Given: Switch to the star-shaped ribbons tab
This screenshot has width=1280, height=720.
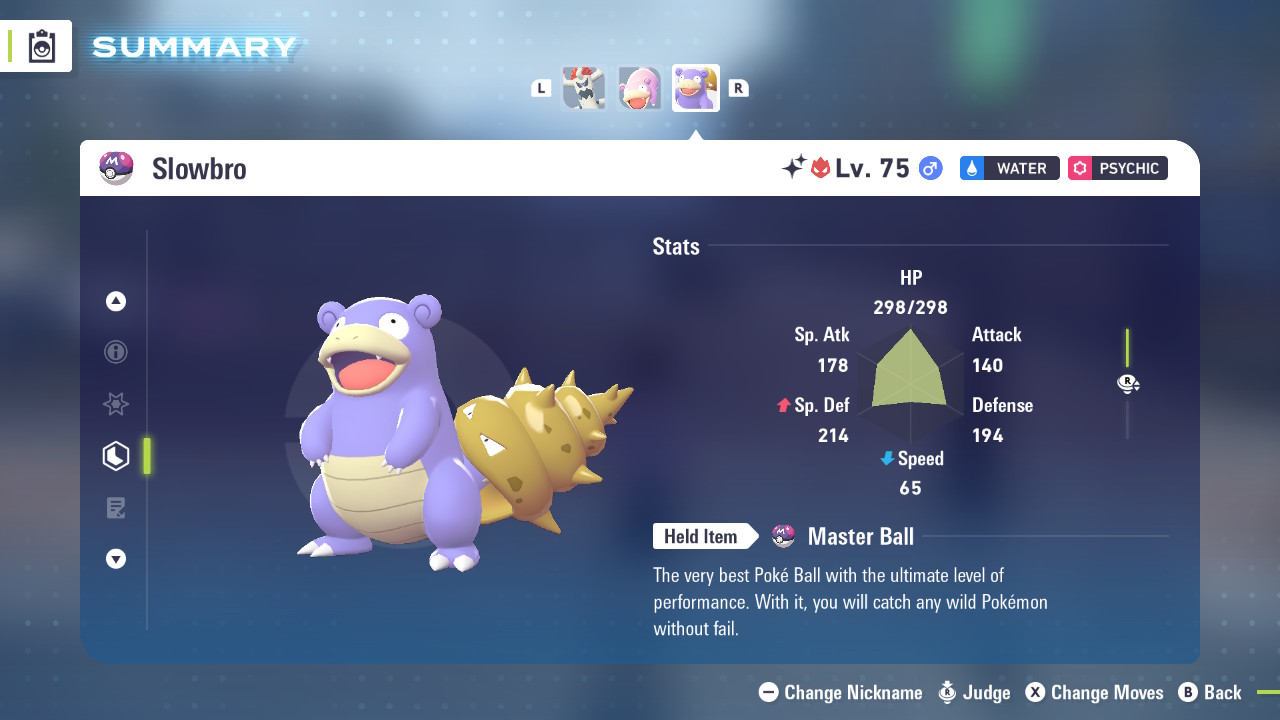Looking at the screenshot, I should point(116,404).
